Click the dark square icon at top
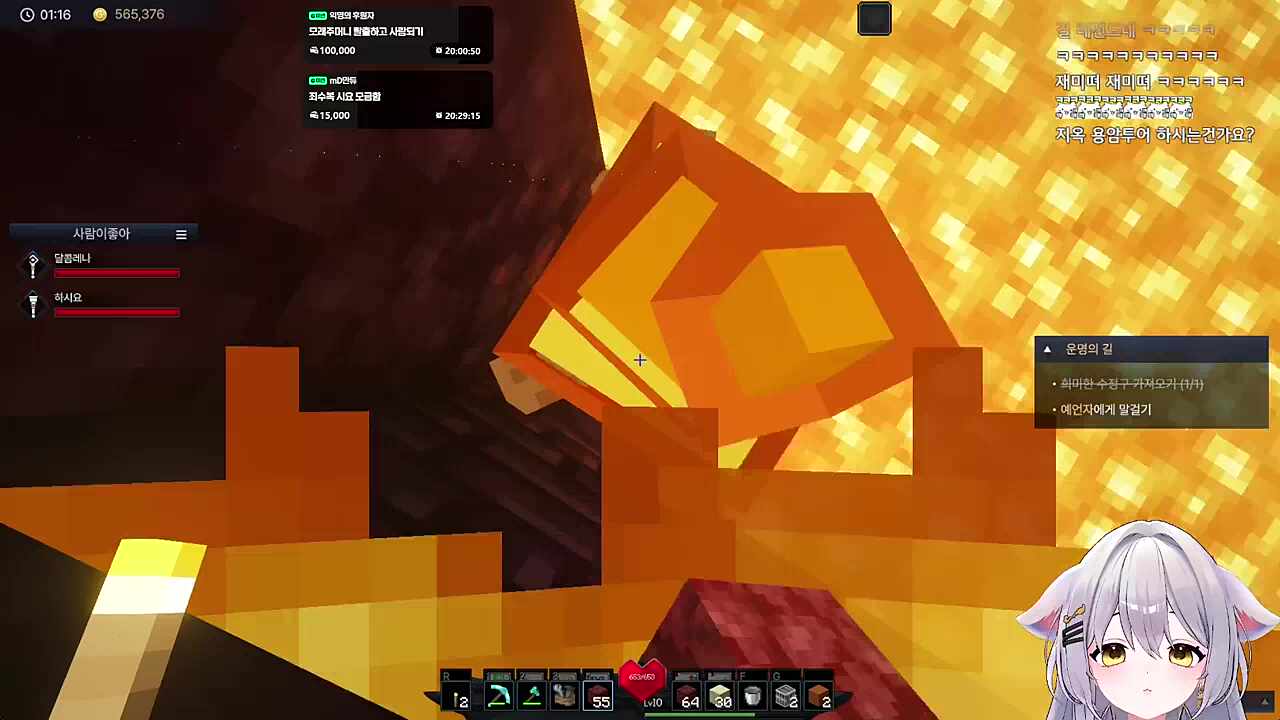The image size is (1280, 720). point(874,19)
